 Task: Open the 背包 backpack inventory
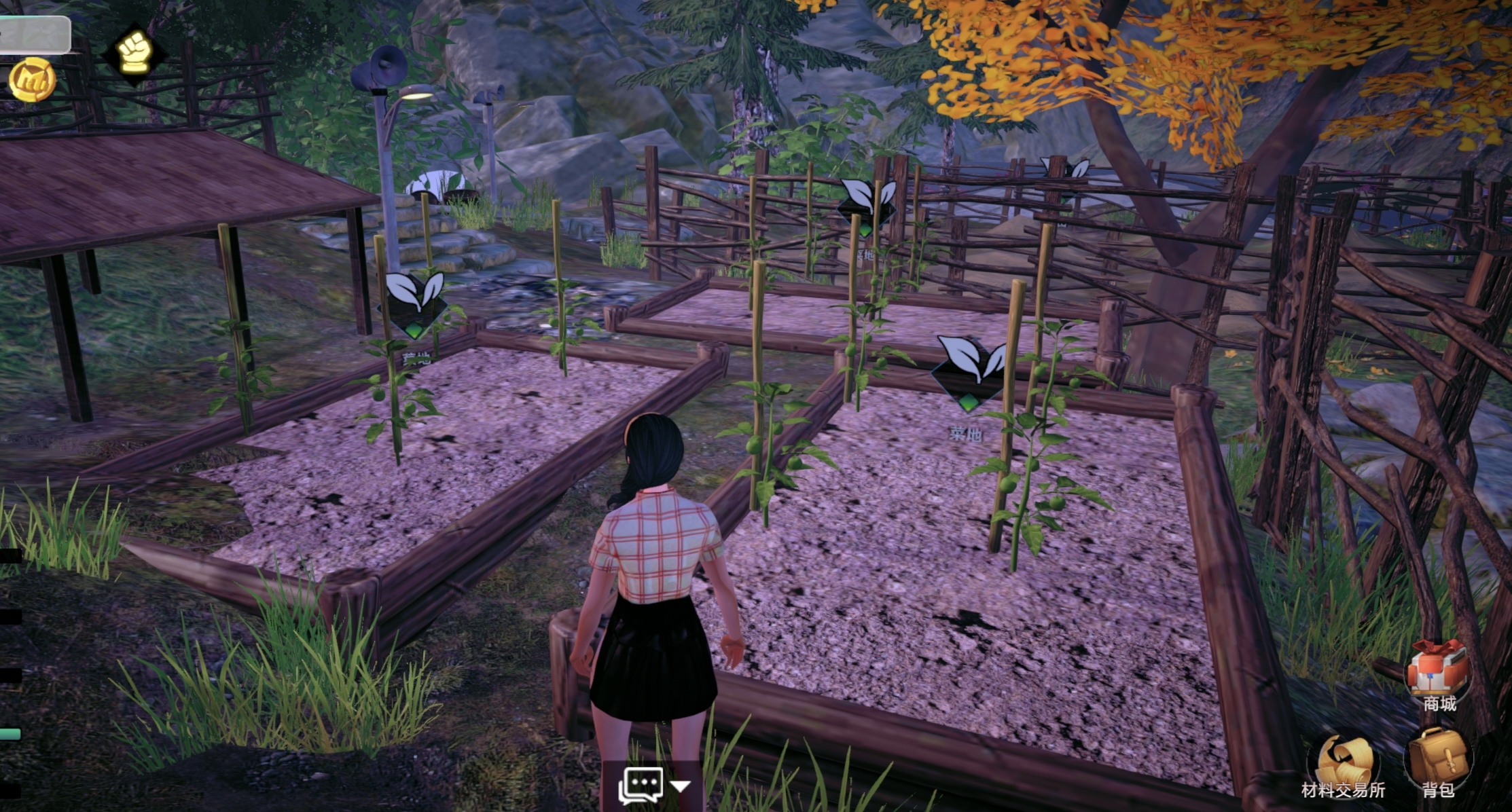(1439, 759)
